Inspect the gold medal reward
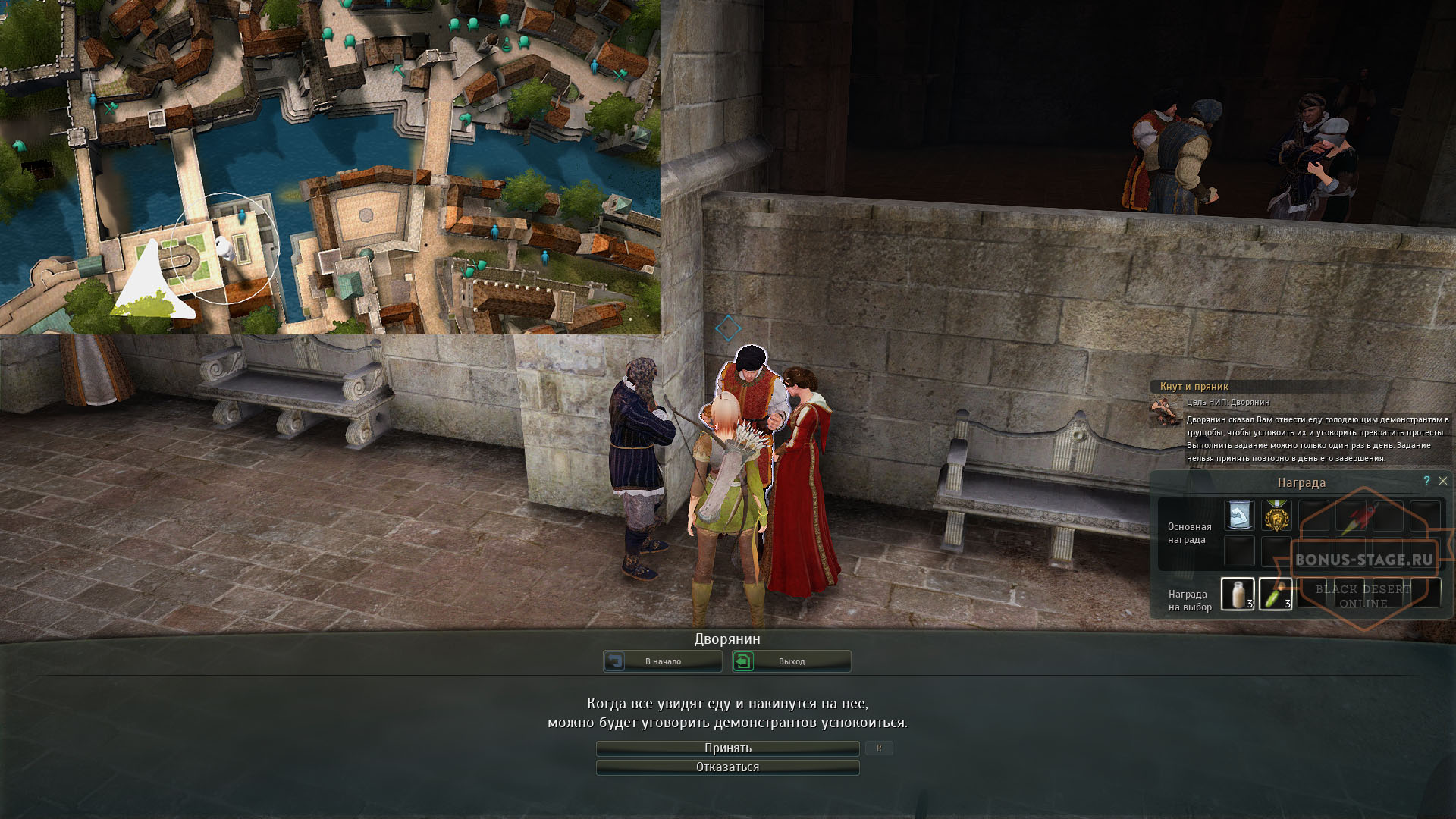The height and width of the screenshot is (819, 1456). pyautogui.click(x=1276, y=516)
